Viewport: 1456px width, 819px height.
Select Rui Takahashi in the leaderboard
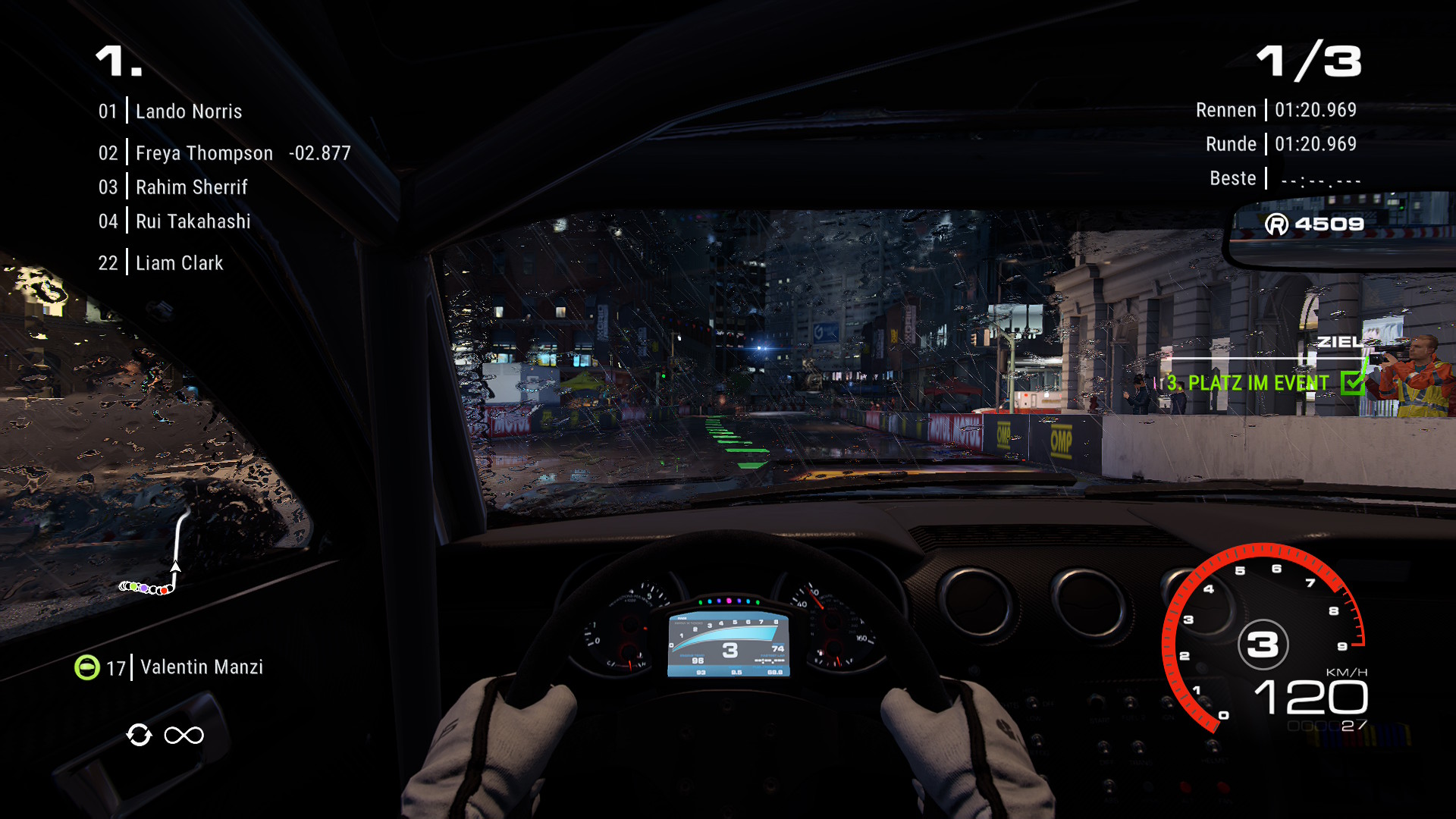193,221
